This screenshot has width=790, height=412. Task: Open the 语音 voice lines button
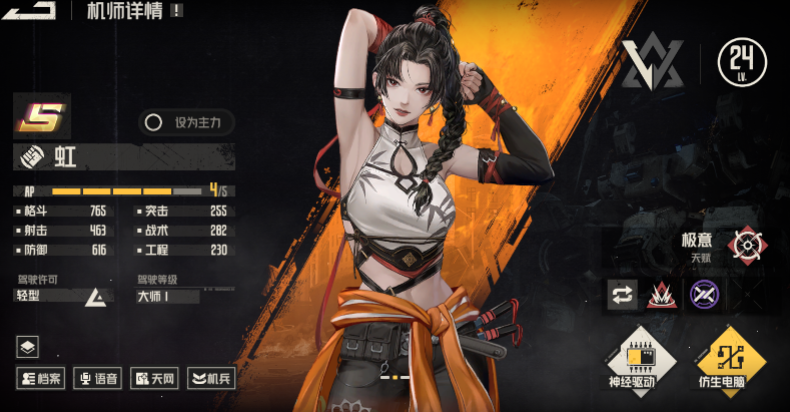[98, 378]
